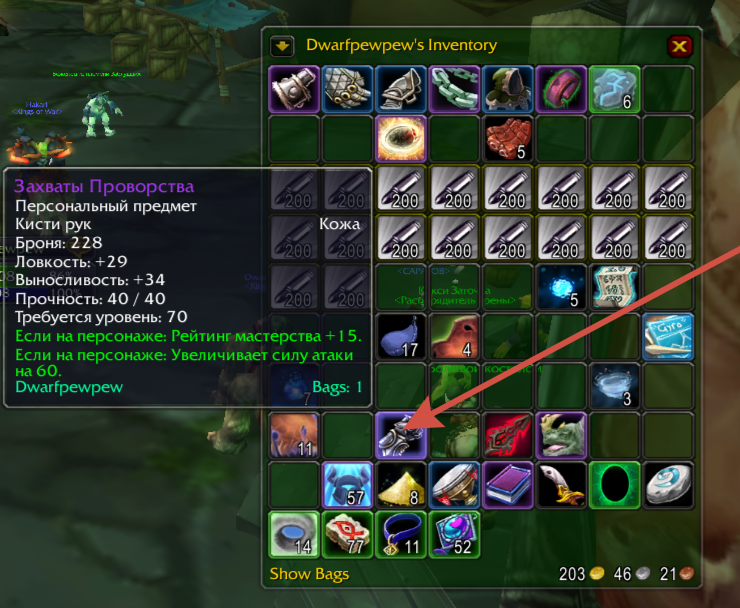
Task: Choose the blue rune stone stack of 6
Action: [x=615, y=89]
